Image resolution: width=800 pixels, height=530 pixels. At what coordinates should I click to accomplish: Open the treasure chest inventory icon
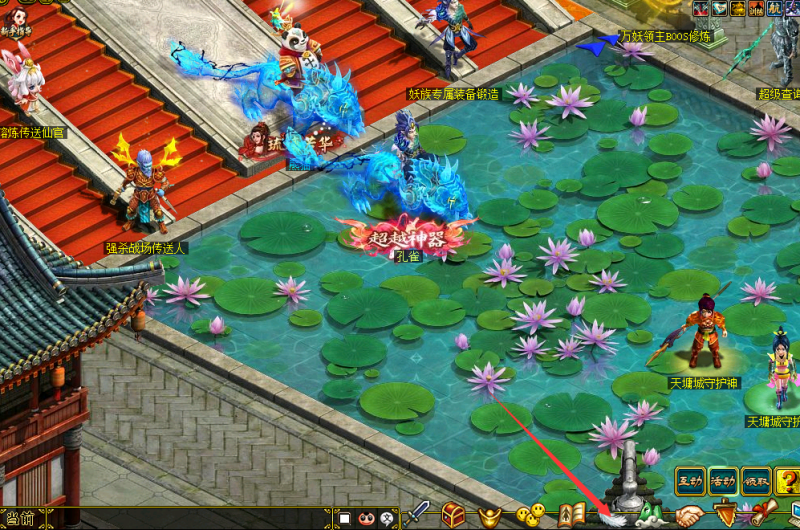coord(453,515)
